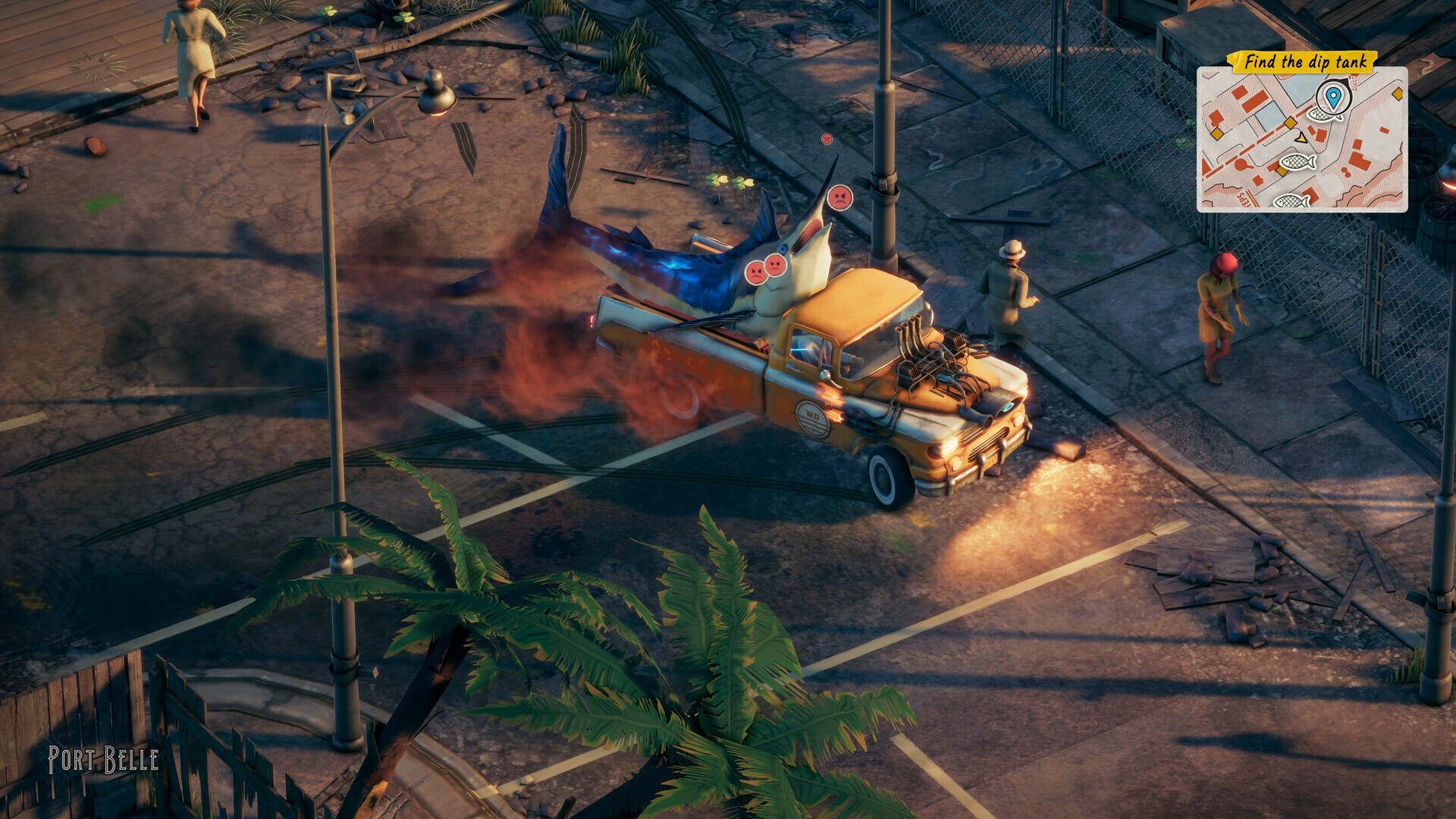Toggle the yellow diamond marker on the minimap's right edge
This screenshot has width=1456, height=819.
(1398, 94)
